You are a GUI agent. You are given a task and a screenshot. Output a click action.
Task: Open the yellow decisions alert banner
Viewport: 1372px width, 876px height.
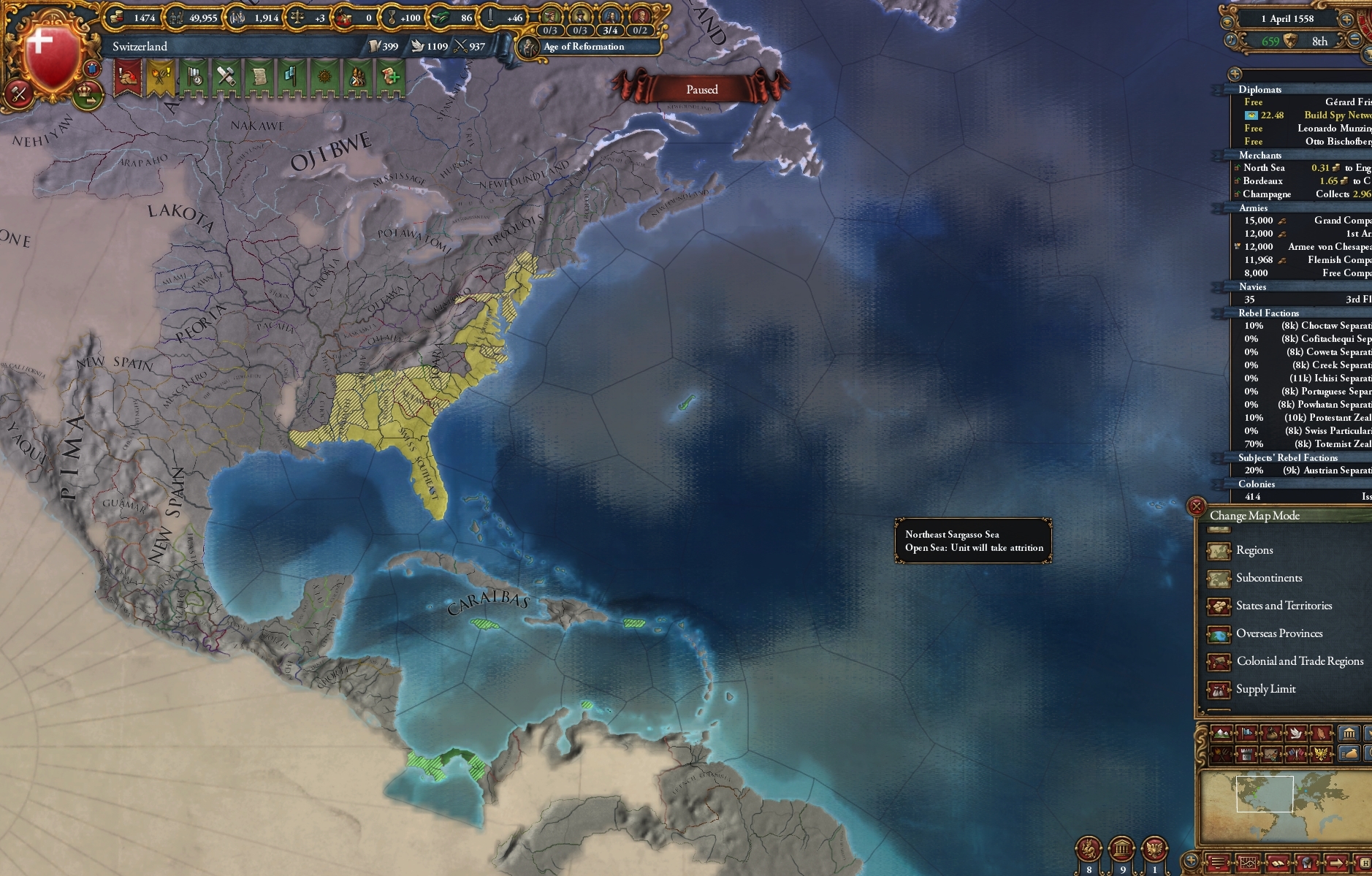click(161, 77)
